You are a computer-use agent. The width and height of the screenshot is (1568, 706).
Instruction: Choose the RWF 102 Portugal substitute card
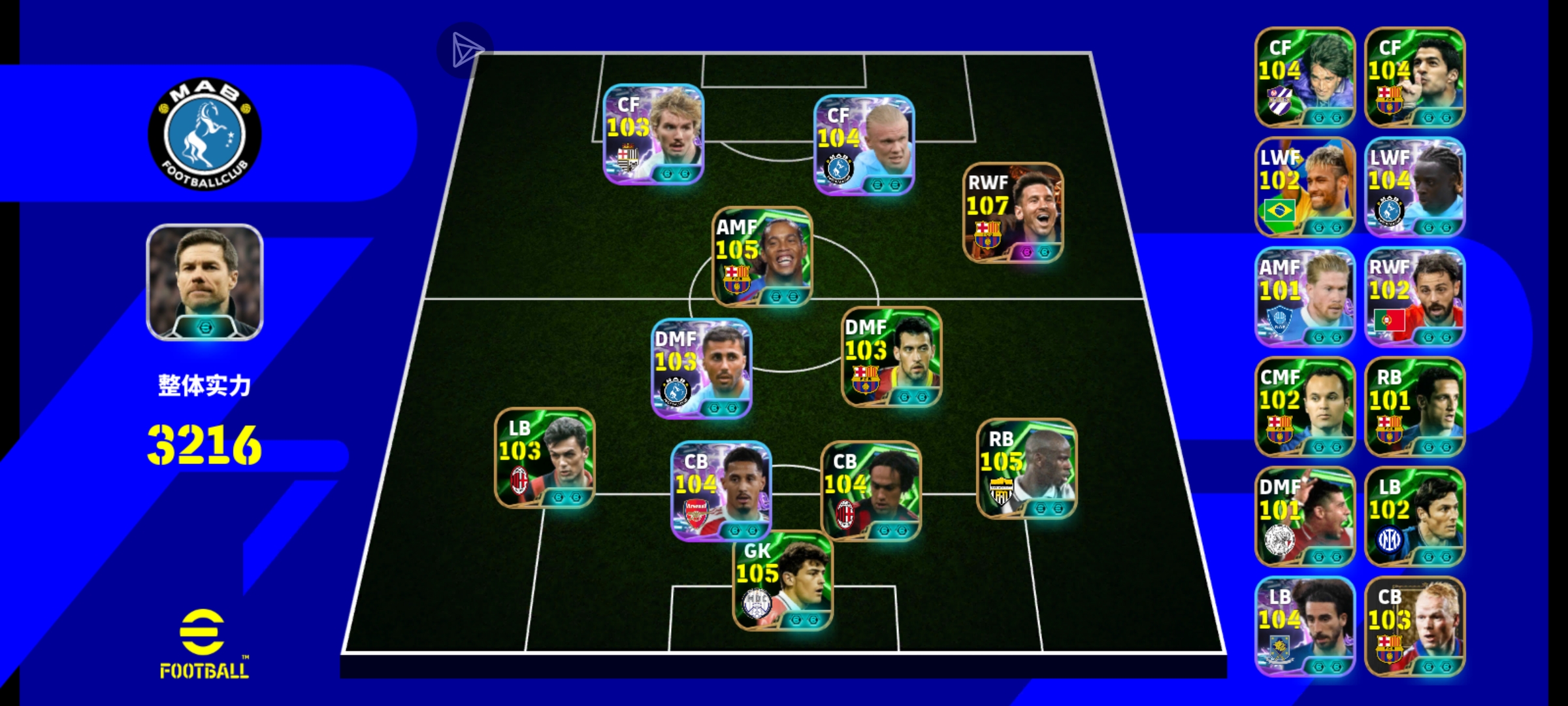[x=1414, y=297]
